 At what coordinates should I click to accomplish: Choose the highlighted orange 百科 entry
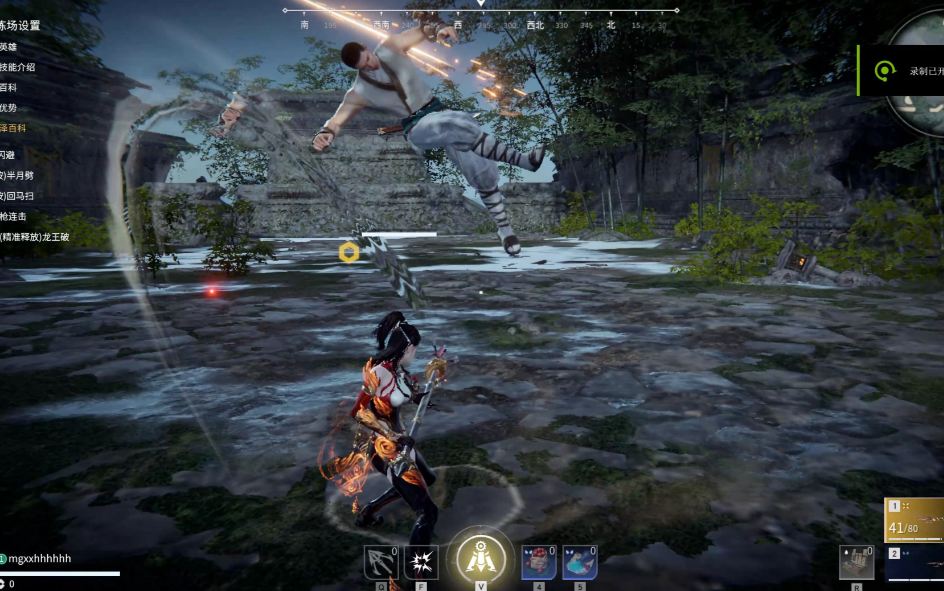[14, 129]
